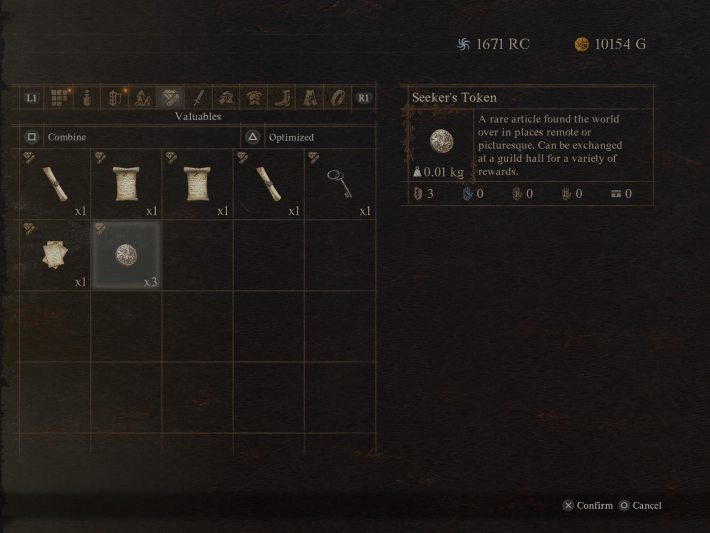This screenshot has height=533, width=710.
Task: Open the helmet head armor tab
Action: (x=227, y=98)
